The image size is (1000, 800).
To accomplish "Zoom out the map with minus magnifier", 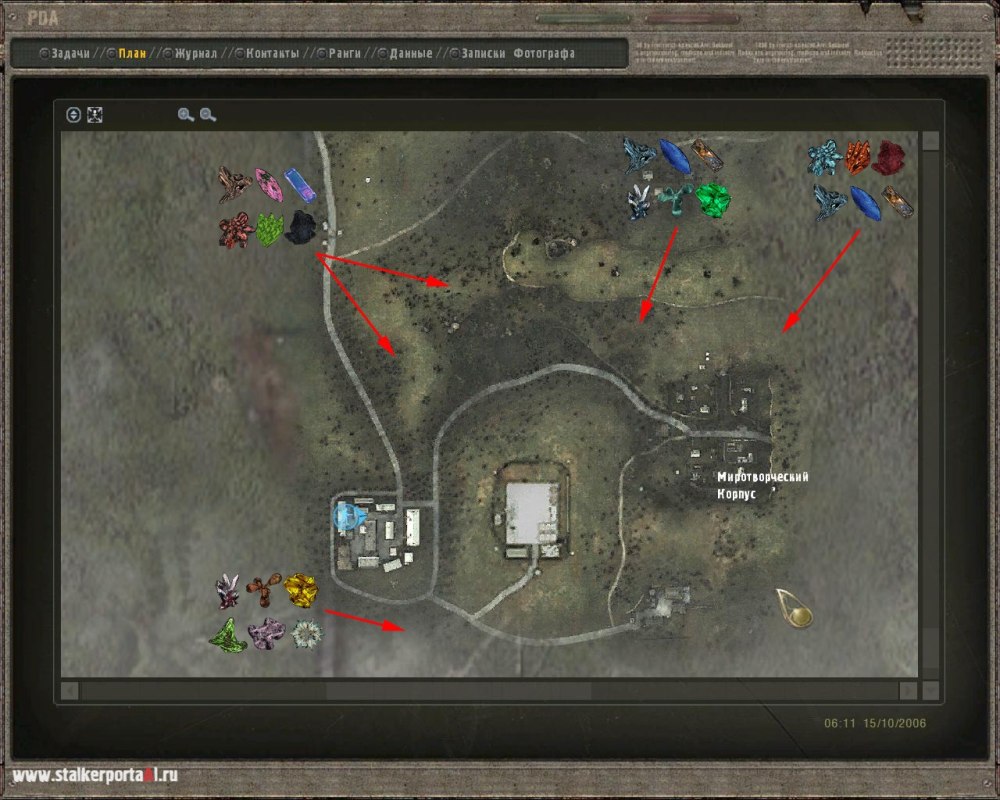I will point(208,115).
